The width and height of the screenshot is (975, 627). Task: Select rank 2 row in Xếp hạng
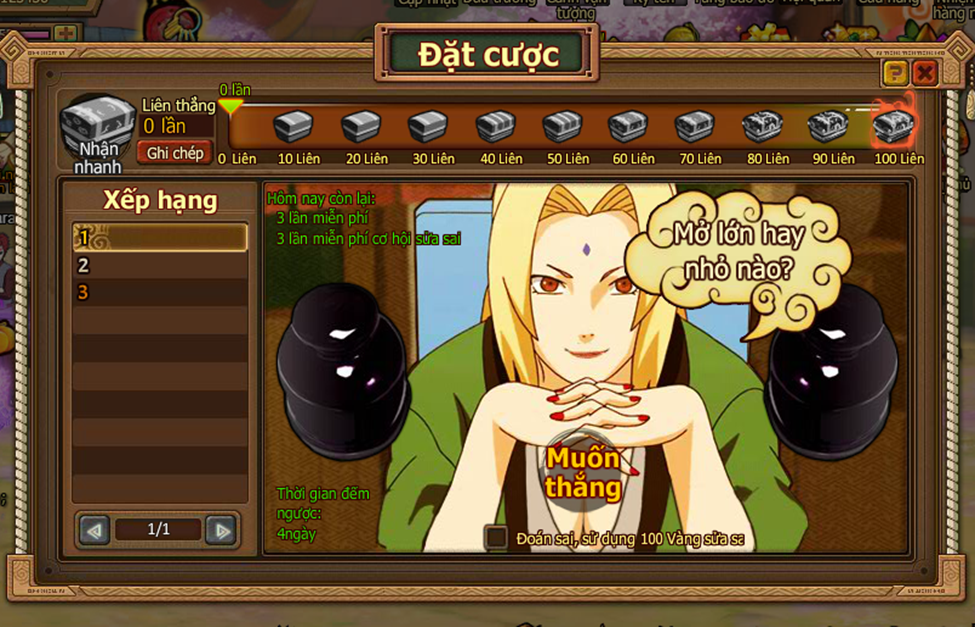pyautogui.click(x=160, y=265)
